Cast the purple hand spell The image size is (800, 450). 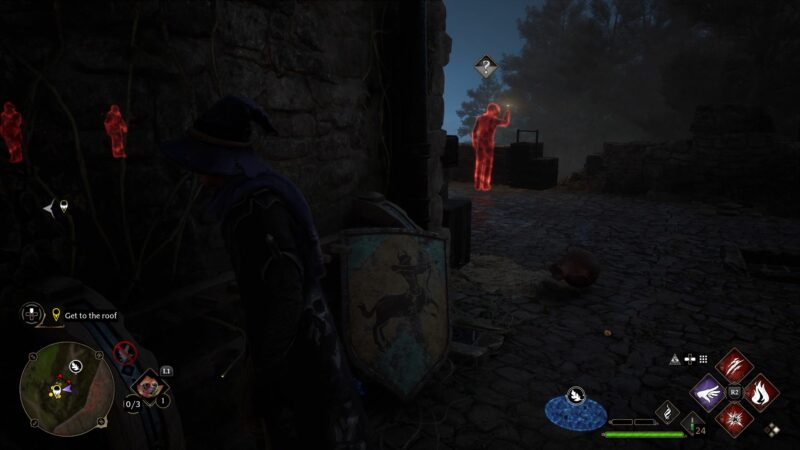click(708, 391)
